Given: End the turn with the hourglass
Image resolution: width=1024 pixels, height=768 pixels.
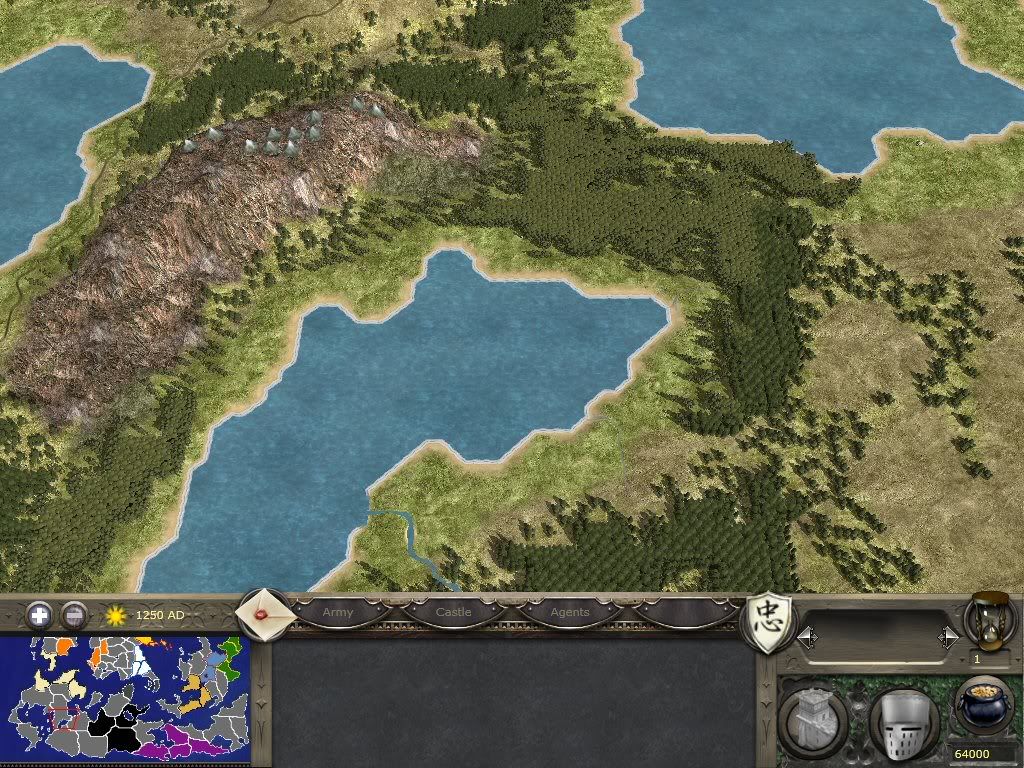Looking at the screenshot, I should (988, 620).
